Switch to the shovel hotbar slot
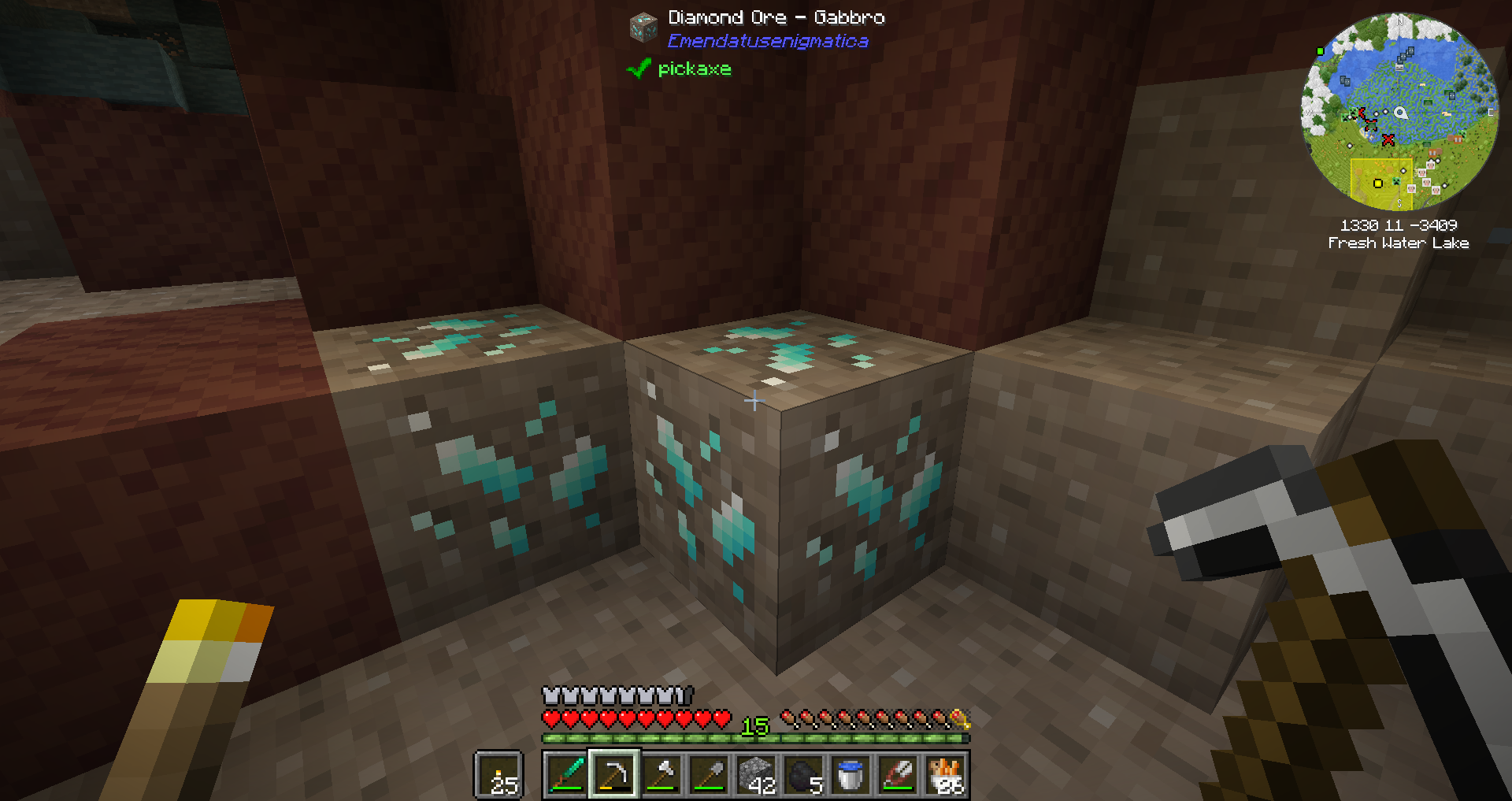 [709, 775]
